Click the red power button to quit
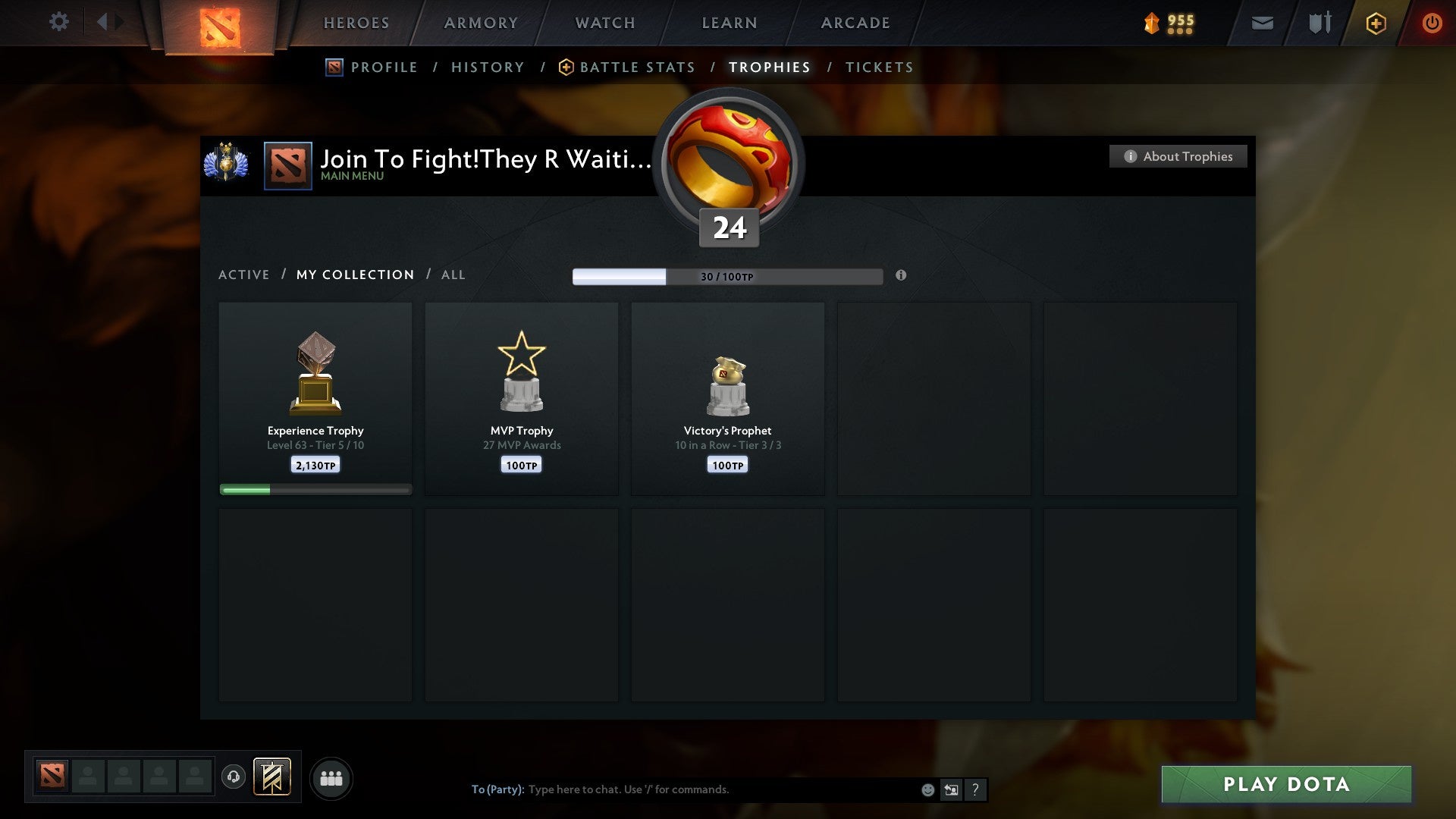 tap(1432, 23)
